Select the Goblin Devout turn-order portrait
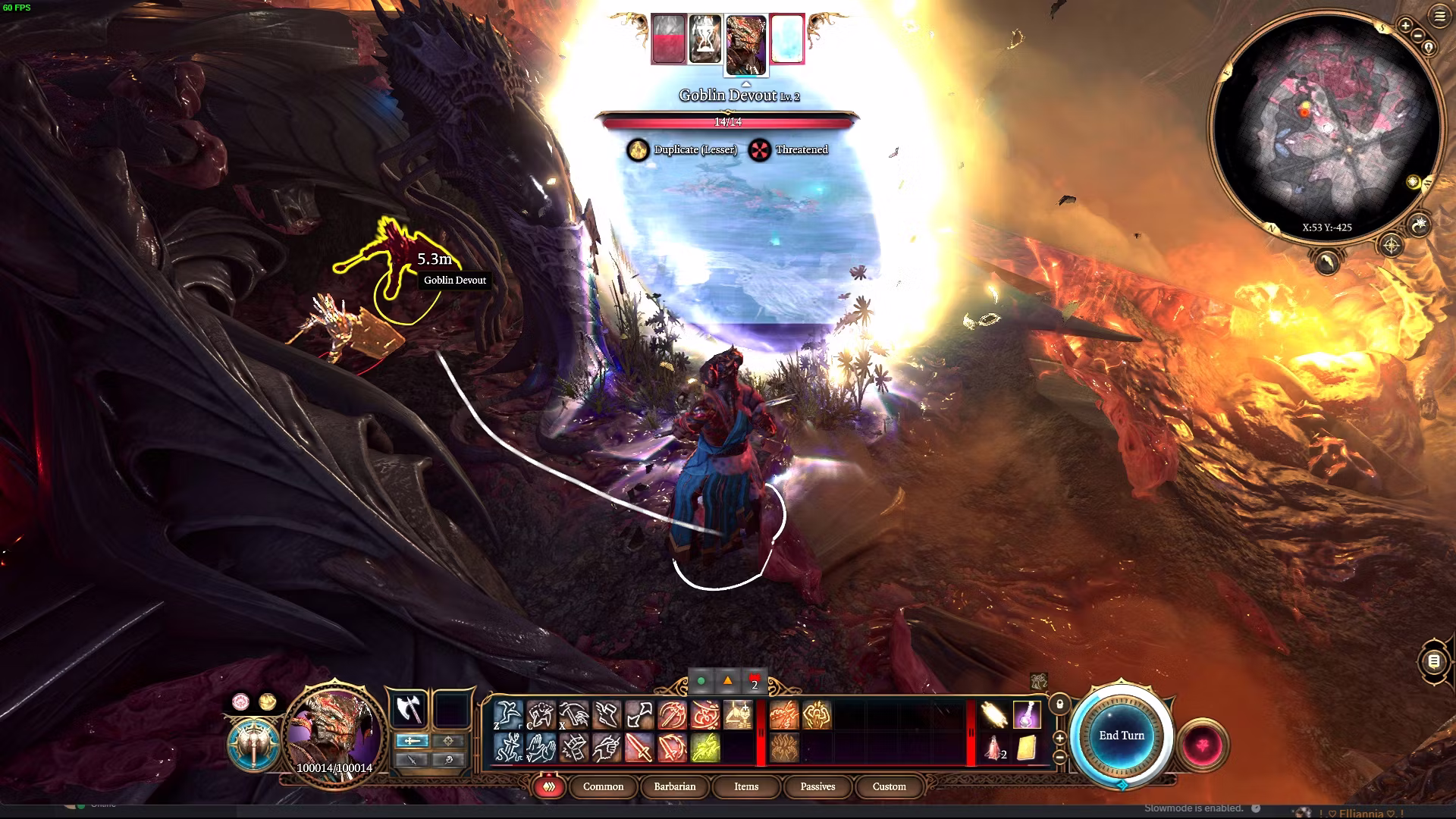This screenshot has height=819, width=1456. (x=745, y=45)
